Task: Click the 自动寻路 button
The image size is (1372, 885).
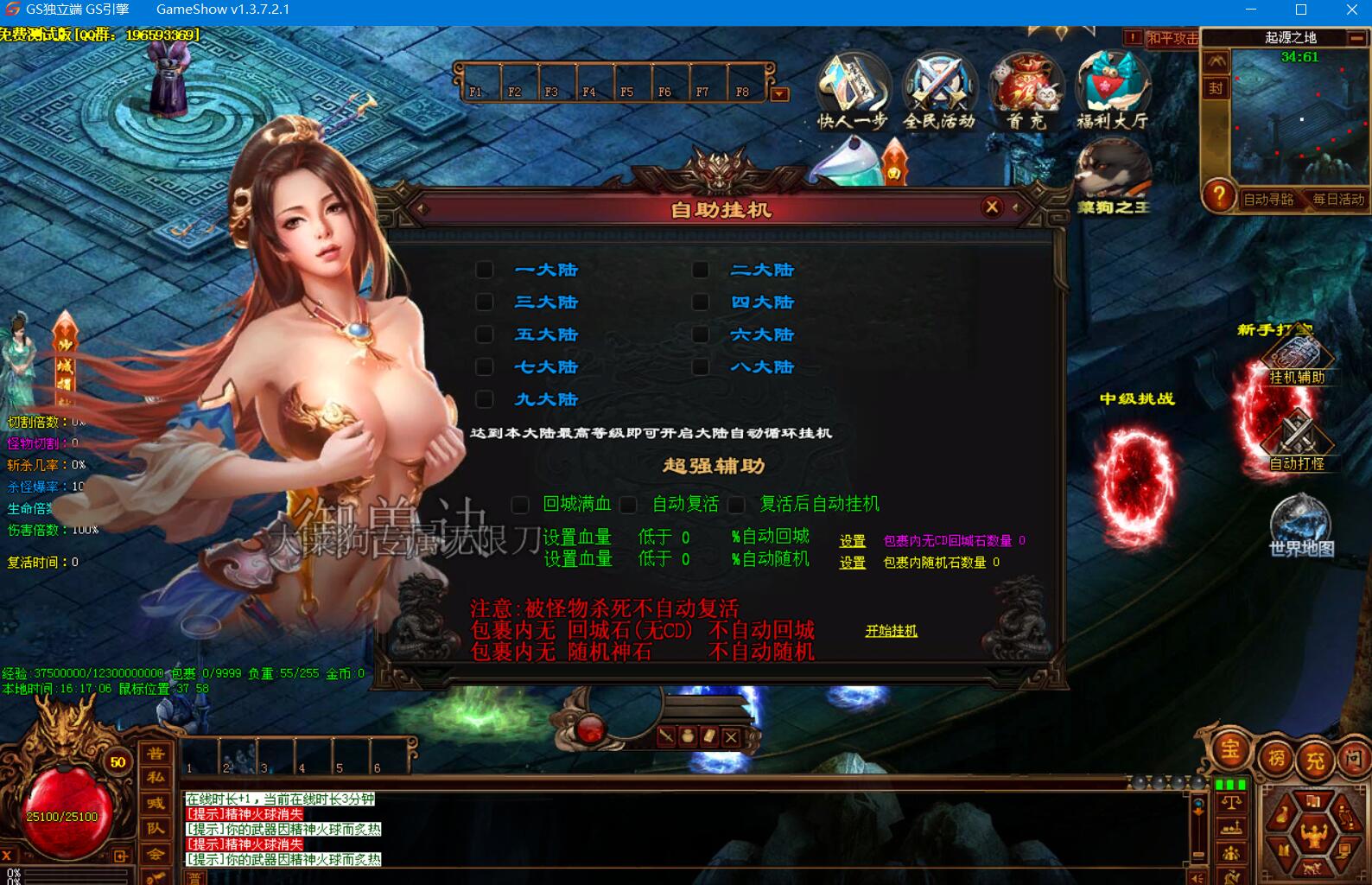Action: [x=1267, y=200]
